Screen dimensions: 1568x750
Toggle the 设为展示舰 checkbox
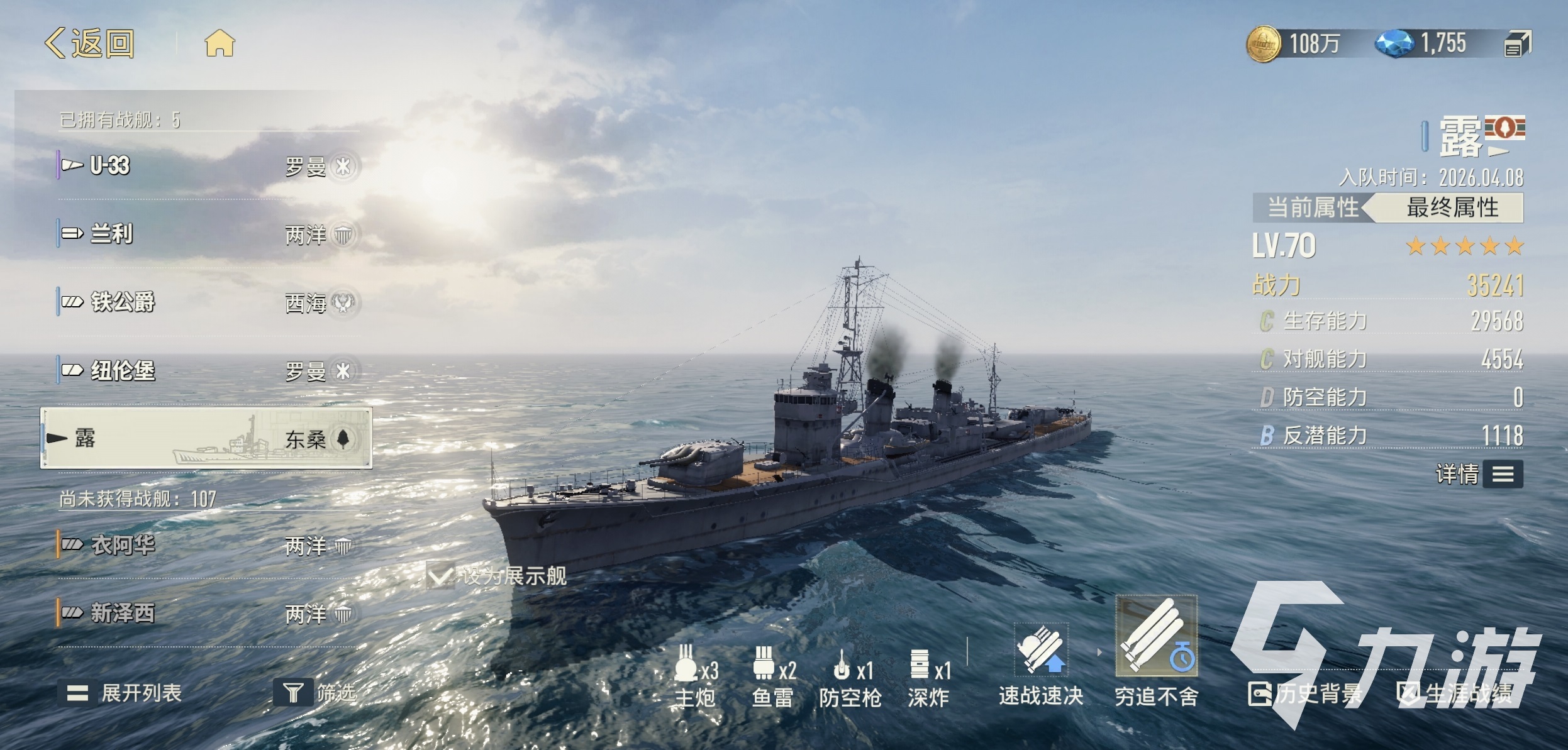440,576
